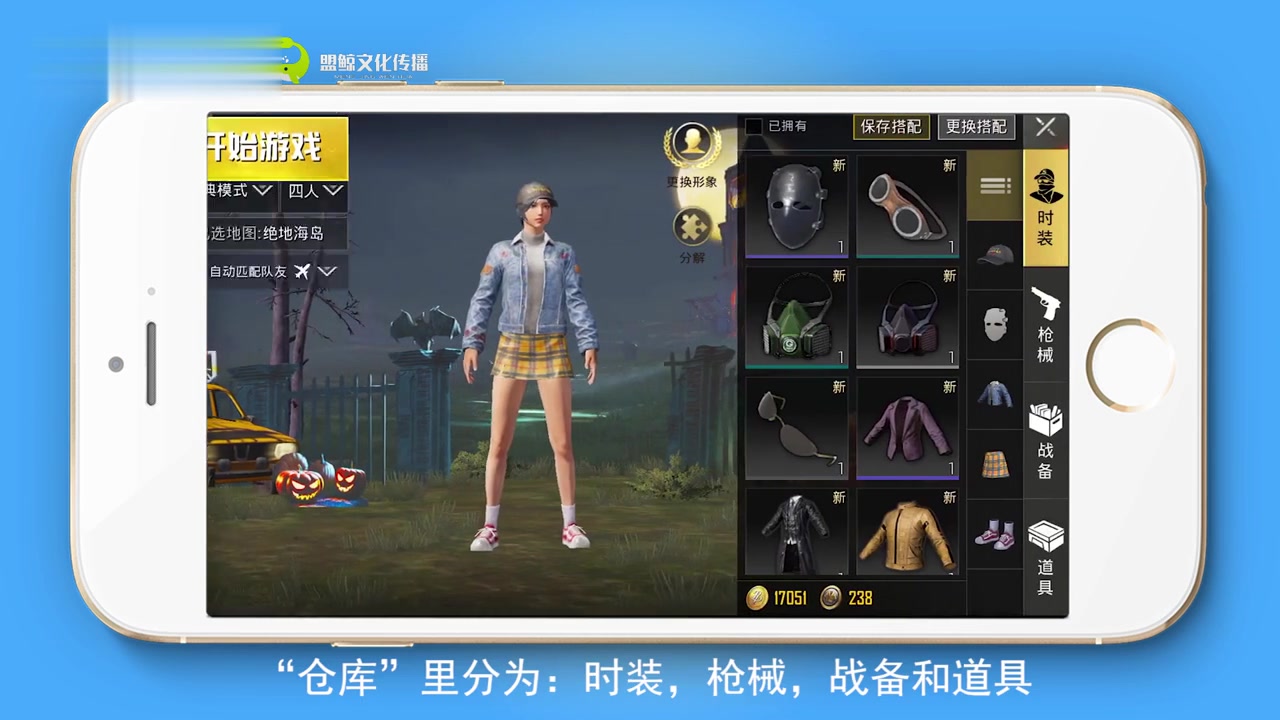The image size is (1280, 720).
Task: Click the list view hamburger icon
Action: coord(993,185)
